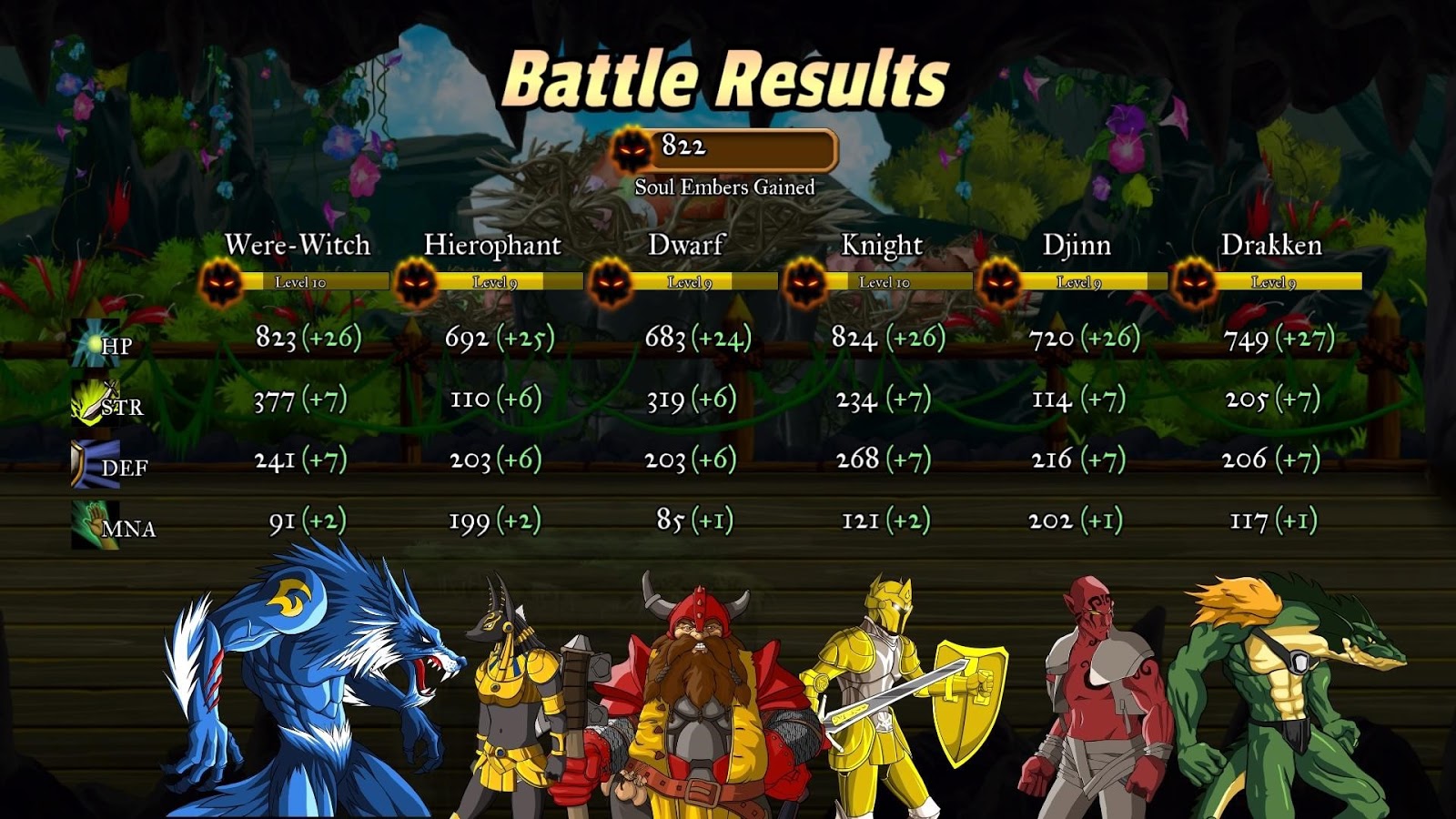Click the HP glowing orb stat icon
Image resolution: width=1456 pixels, height=819 pixels.
[x=94, y=341]
